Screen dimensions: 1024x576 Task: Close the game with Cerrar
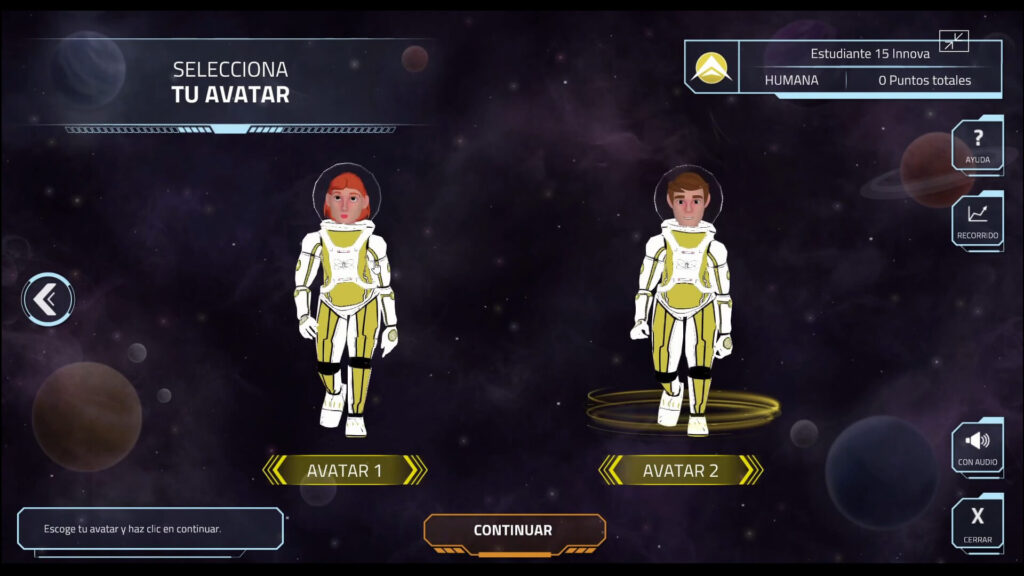(977, 522)
